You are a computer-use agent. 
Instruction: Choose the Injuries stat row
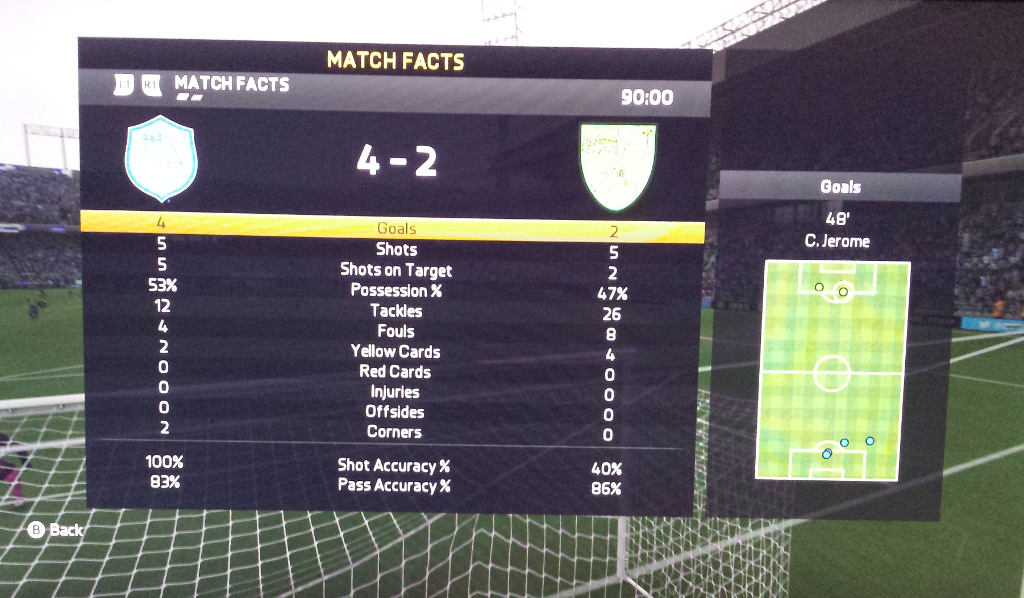click(x=396, y=392)
